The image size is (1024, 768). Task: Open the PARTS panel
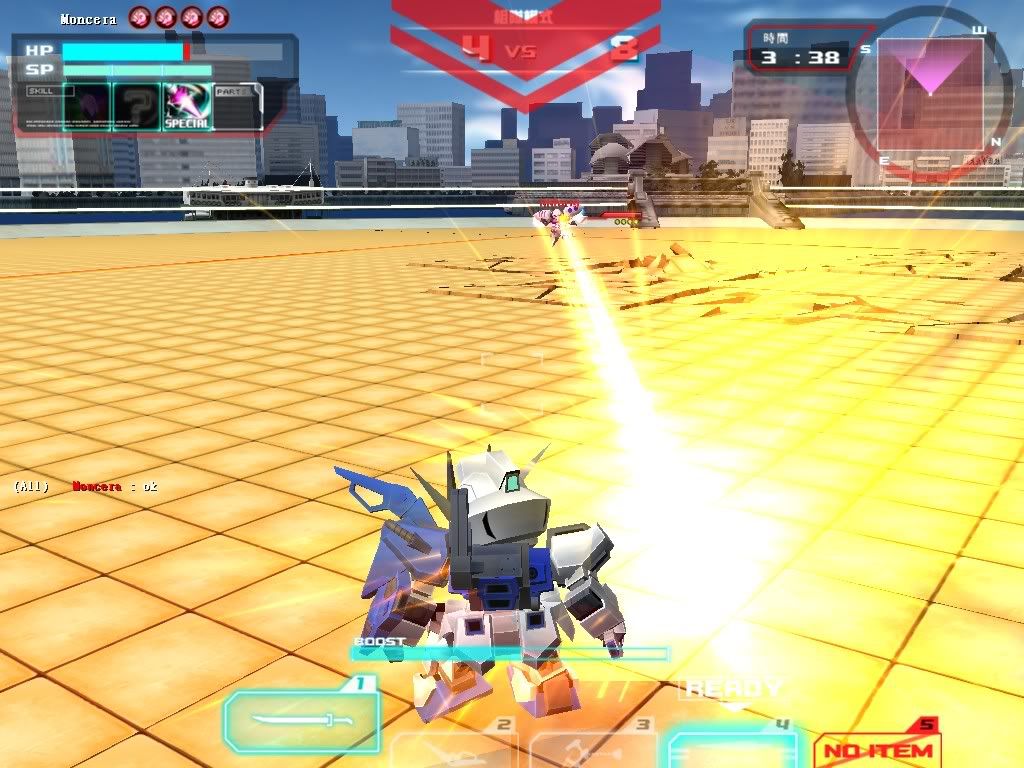pyautogui.click(x=237, y=106)
